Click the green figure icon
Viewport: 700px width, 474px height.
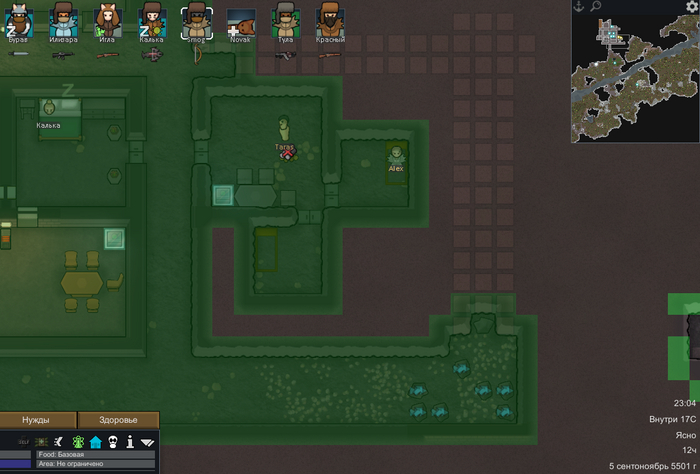tap(78, 441)
